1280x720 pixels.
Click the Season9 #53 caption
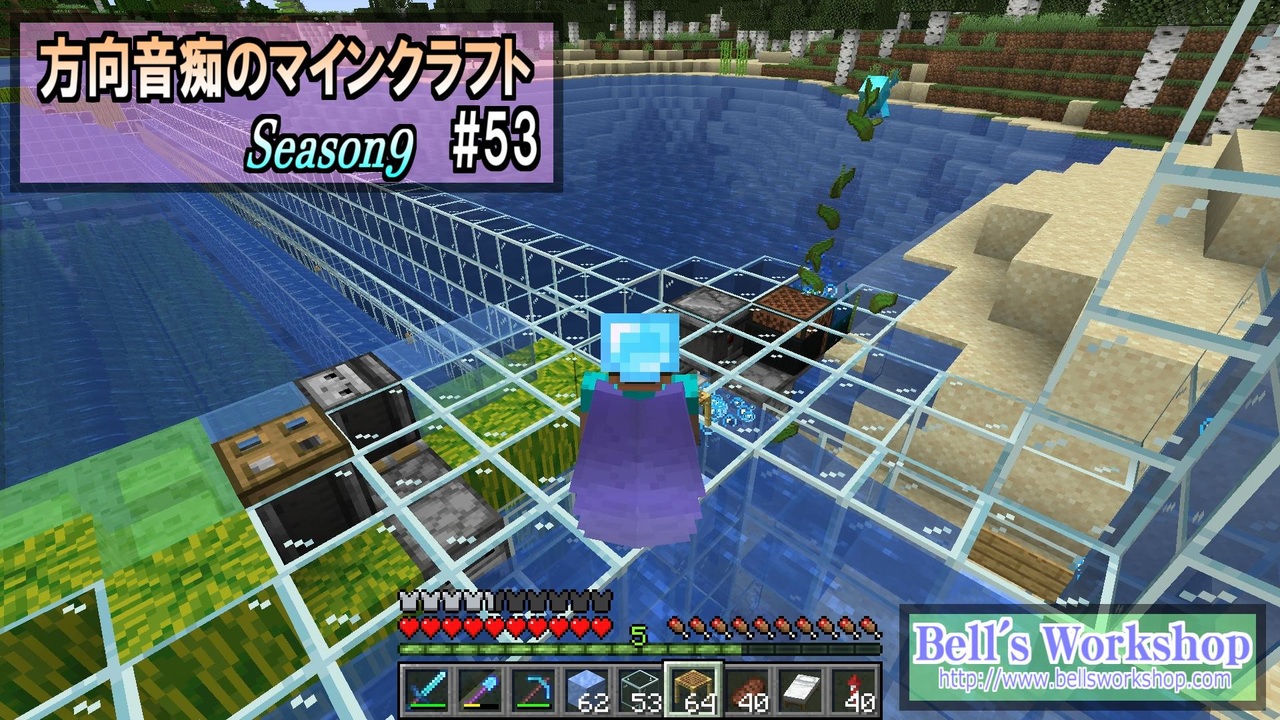click(x=395, y=142)
